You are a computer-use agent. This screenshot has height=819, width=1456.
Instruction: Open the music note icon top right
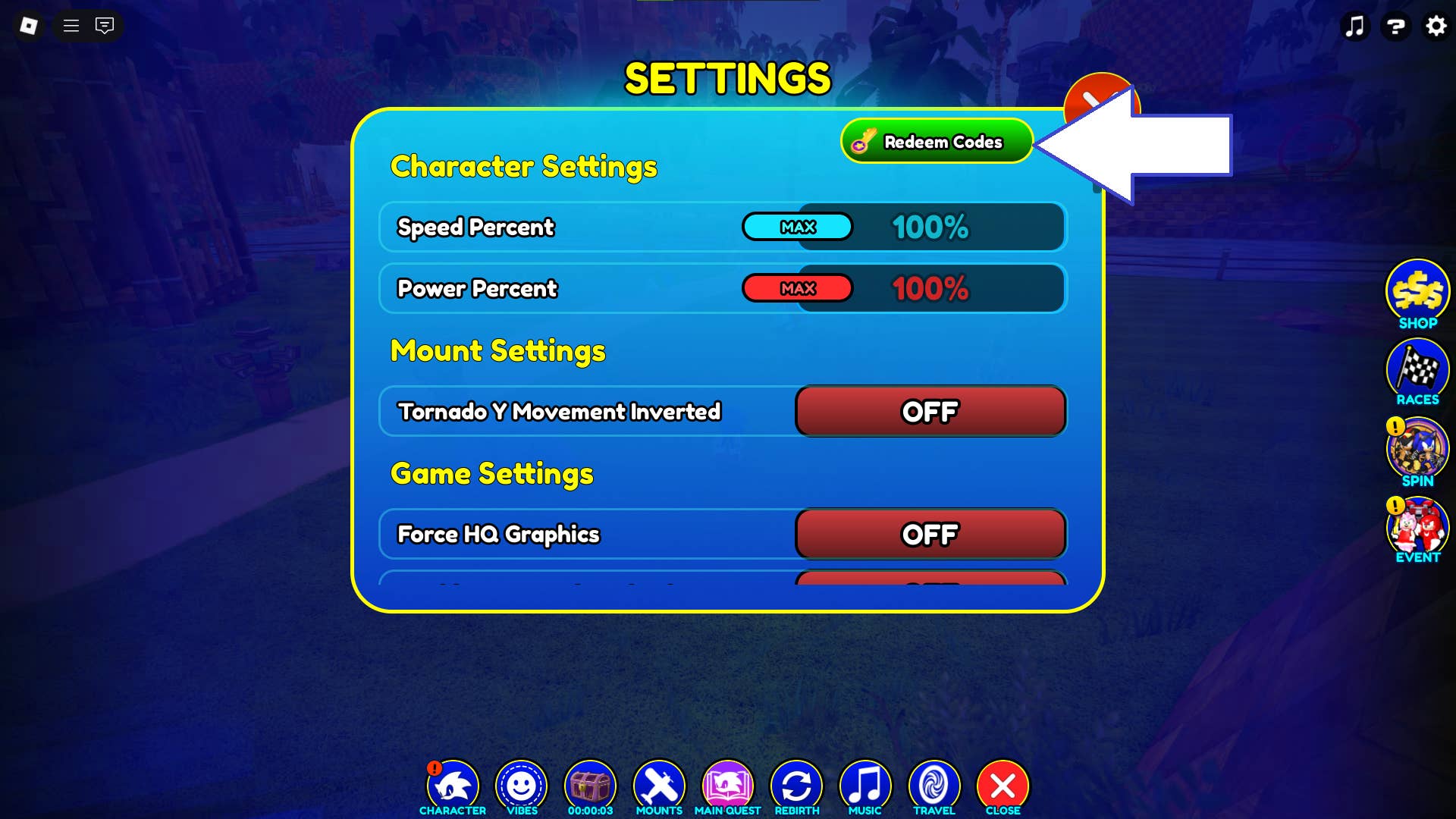click(x=1356, y=26)
